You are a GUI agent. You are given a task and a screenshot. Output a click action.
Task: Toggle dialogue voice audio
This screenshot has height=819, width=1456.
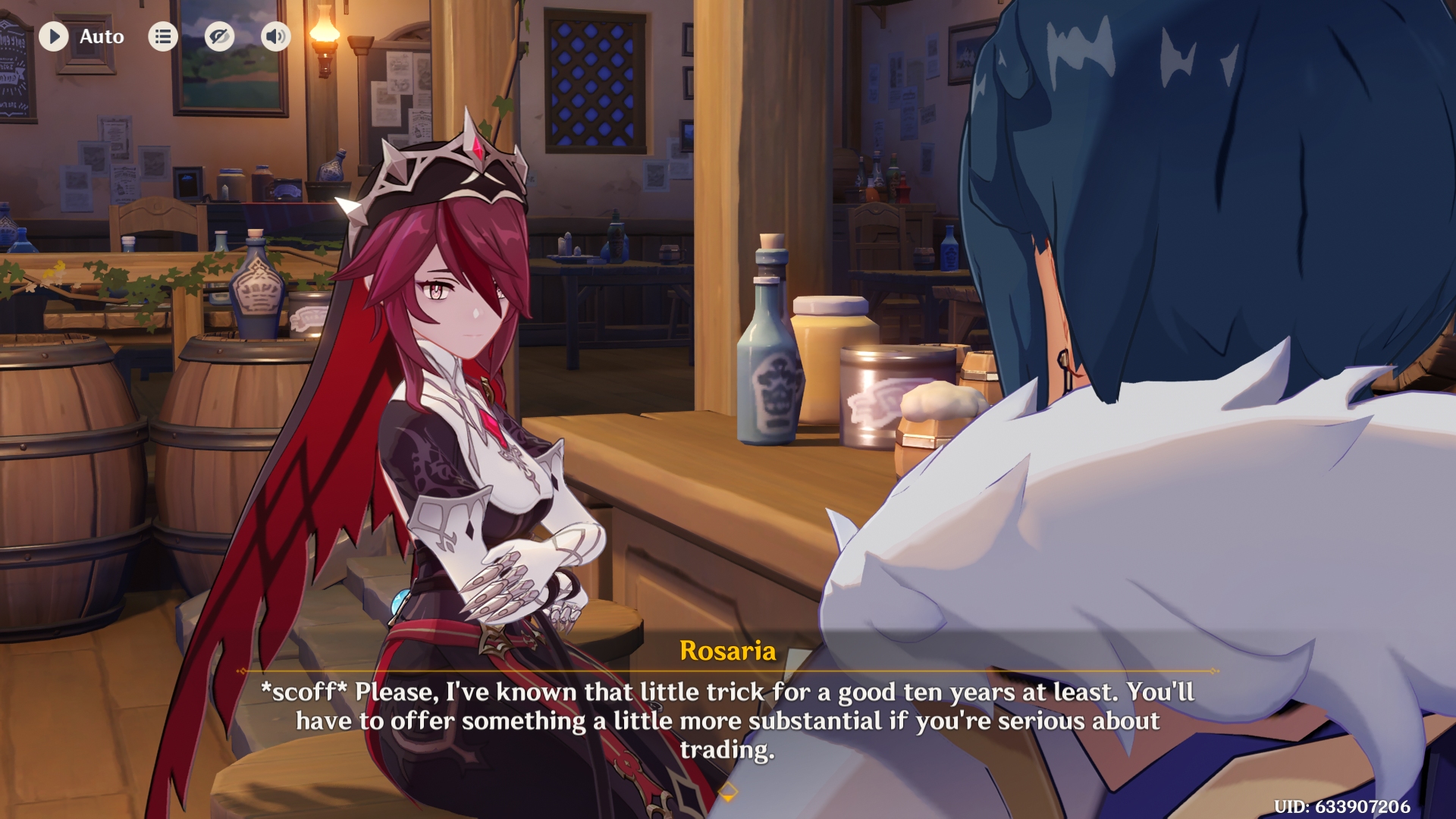coord(276,36)
